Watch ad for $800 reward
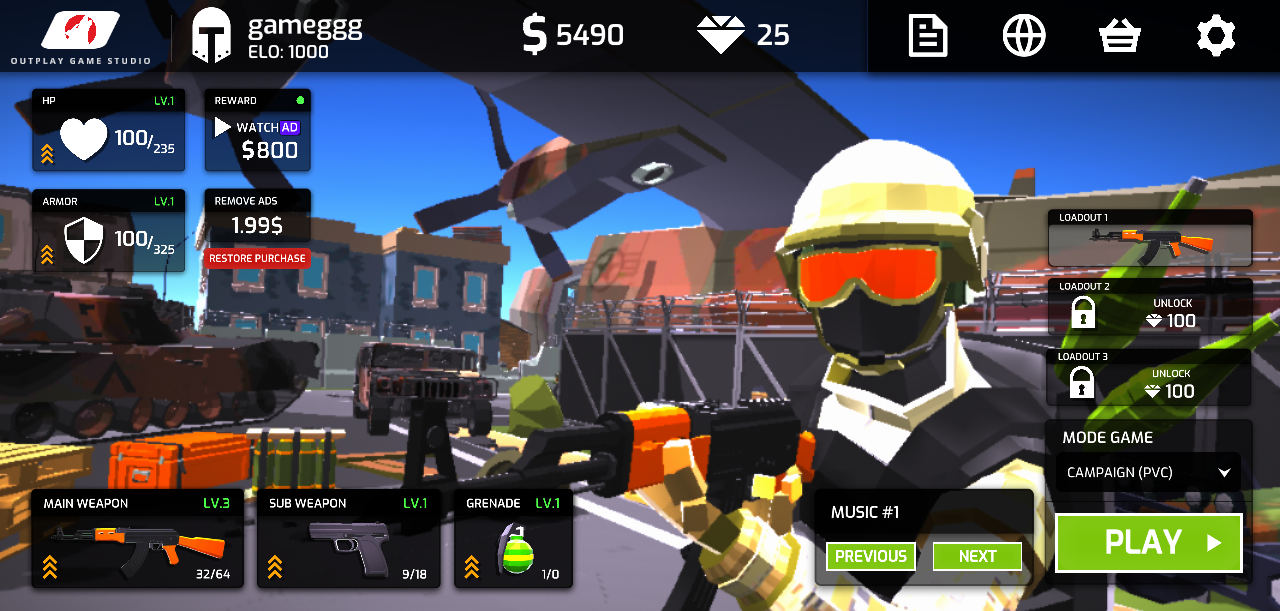Image resolution: width=1280 pixels, height=611 pixels. [x=258, y=131]
